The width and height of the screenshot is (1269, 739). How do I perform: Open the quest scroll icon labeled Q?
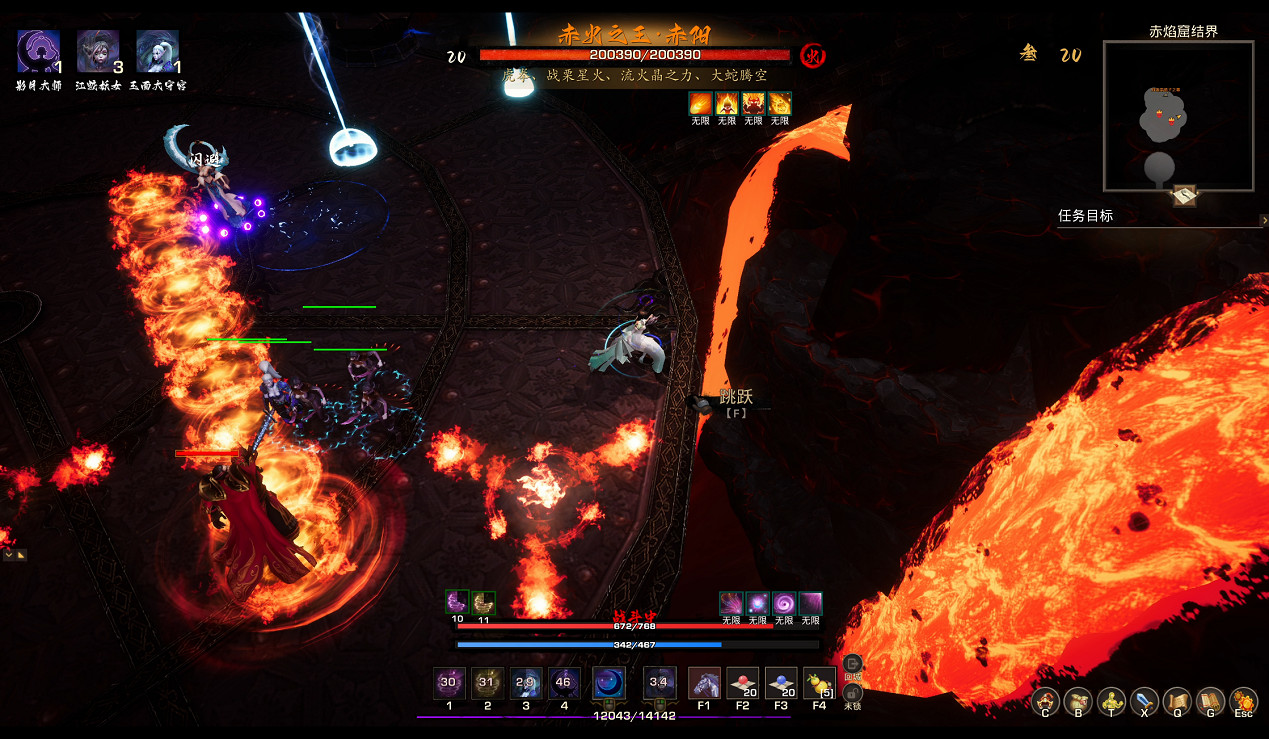click(x=1177, y=701)
